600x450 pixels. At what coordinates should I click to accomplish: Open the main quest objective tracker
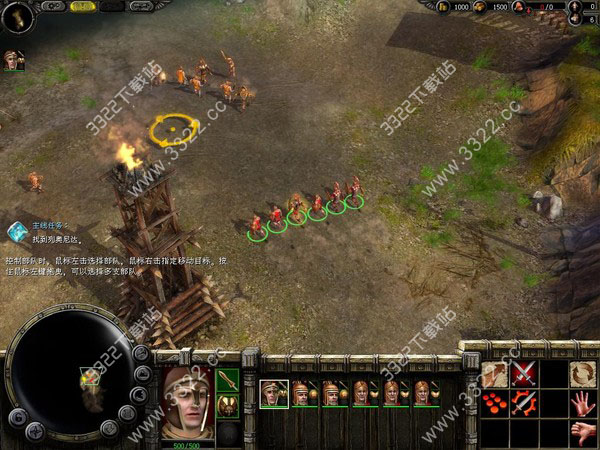(x=17, y=232)
